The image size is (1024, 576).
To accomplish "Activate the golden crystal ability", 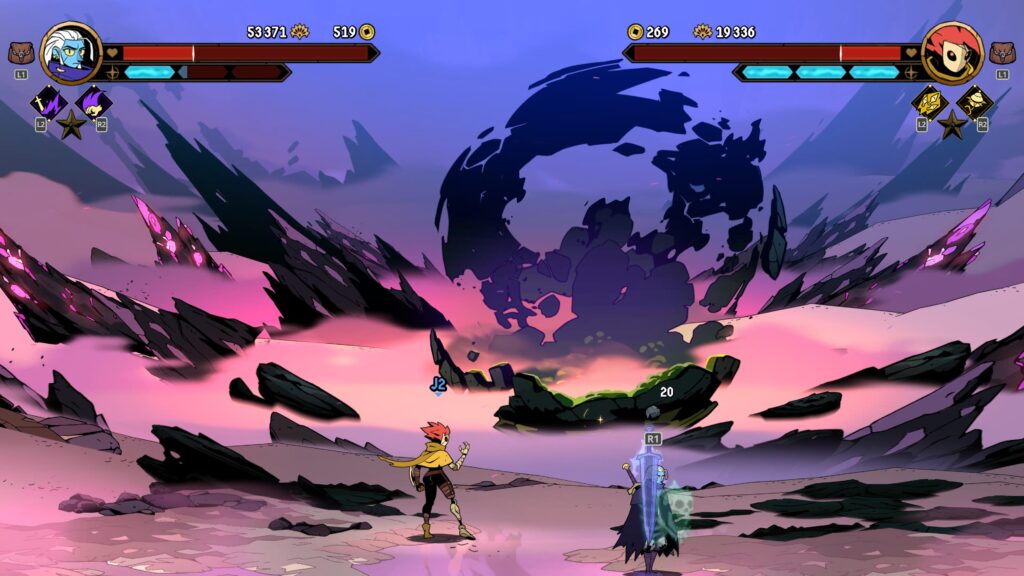I will pyautogui.click(x=929, y=101).
